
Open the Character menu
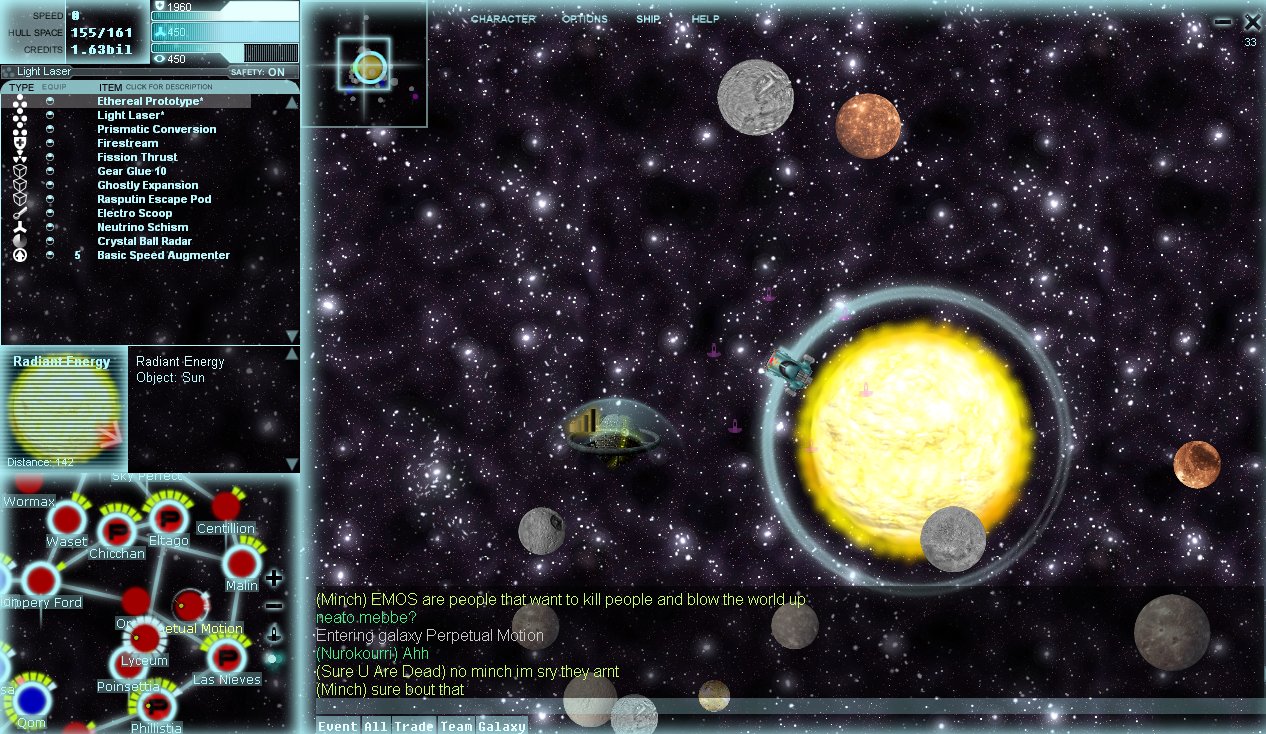point(503,19)
